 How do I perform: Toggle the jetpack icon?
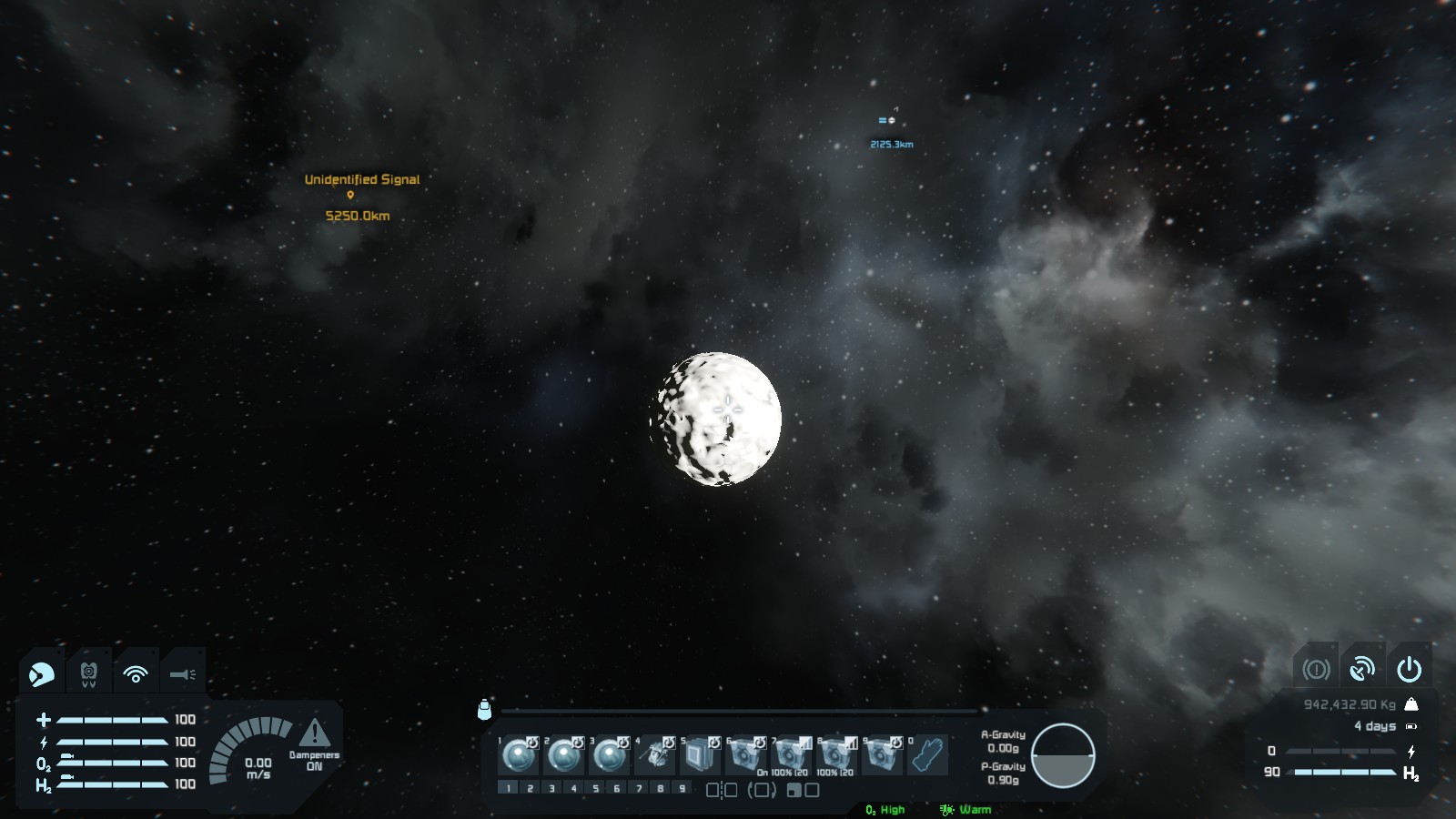89,674
